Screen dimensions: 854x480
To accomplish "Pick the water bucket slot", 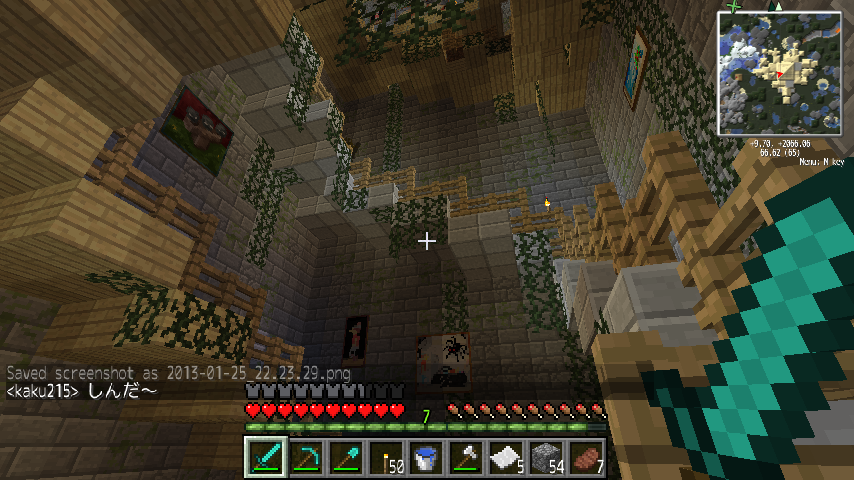I will pos(427,457).
